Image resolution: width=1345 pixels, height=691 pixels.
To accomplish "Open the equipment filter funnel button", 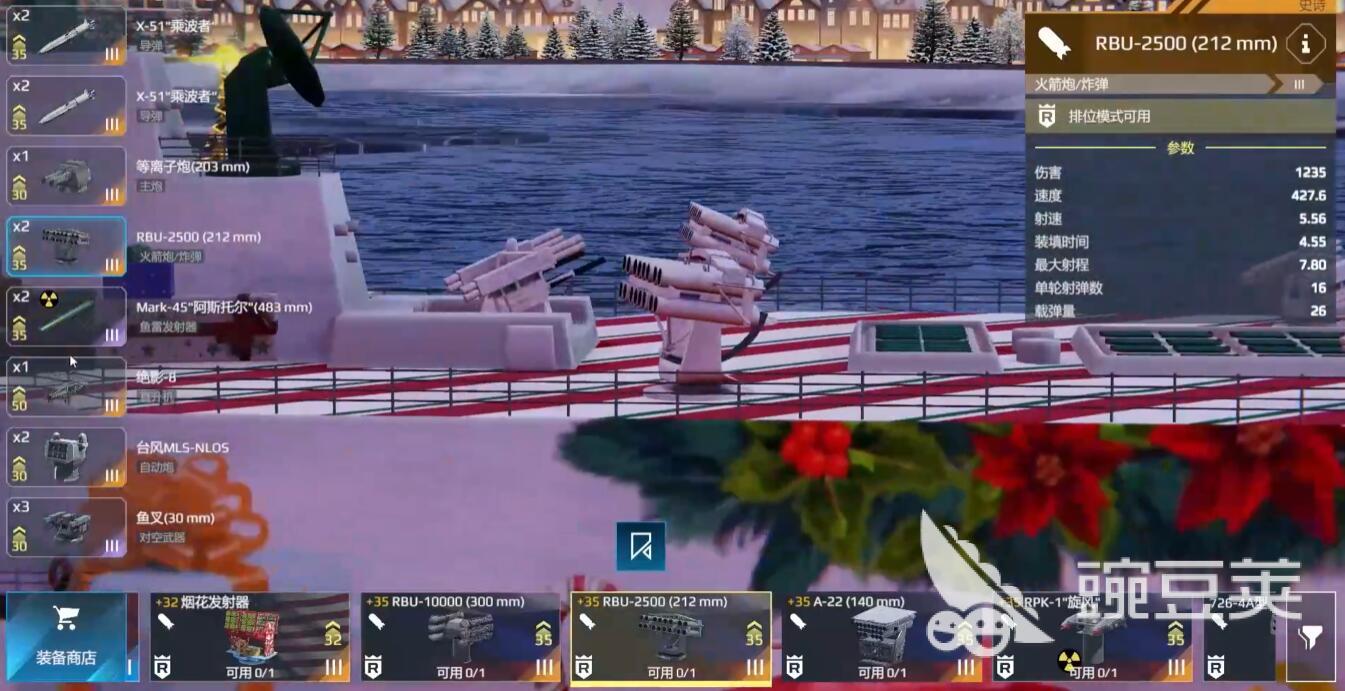I will click(1311, 637).
